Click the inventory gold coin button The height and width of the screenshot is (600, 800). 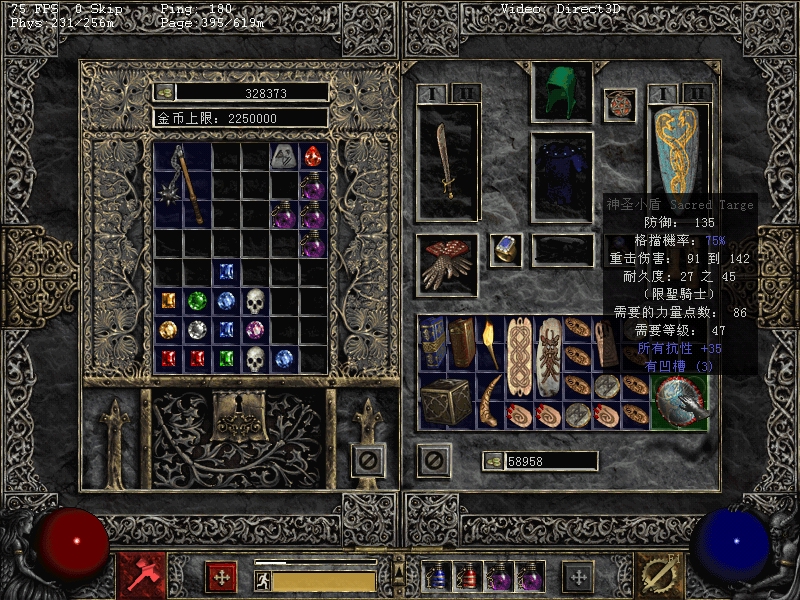[494, 461]
